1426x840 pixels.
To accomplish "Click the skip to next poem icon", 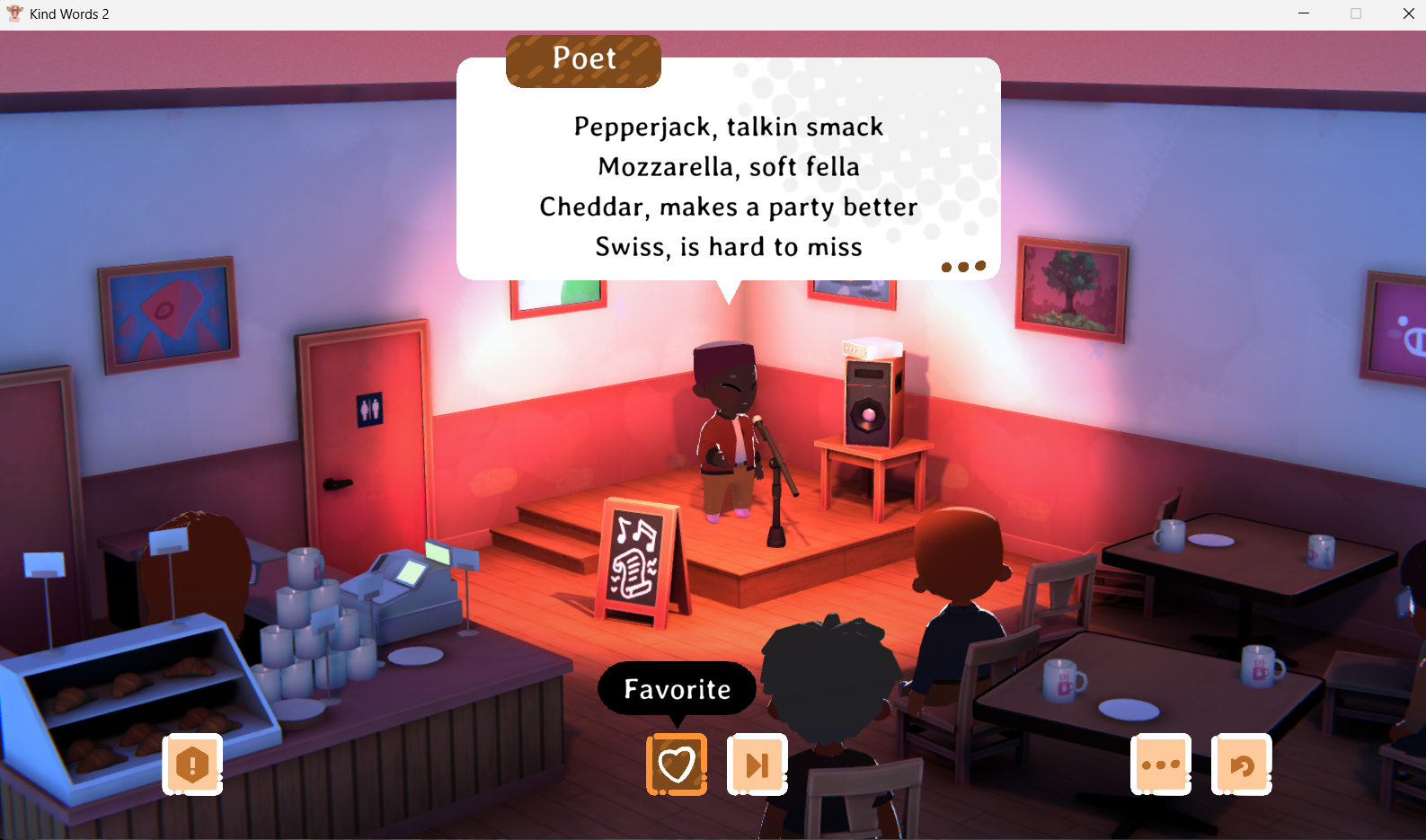I will click(x=757, y=764).
